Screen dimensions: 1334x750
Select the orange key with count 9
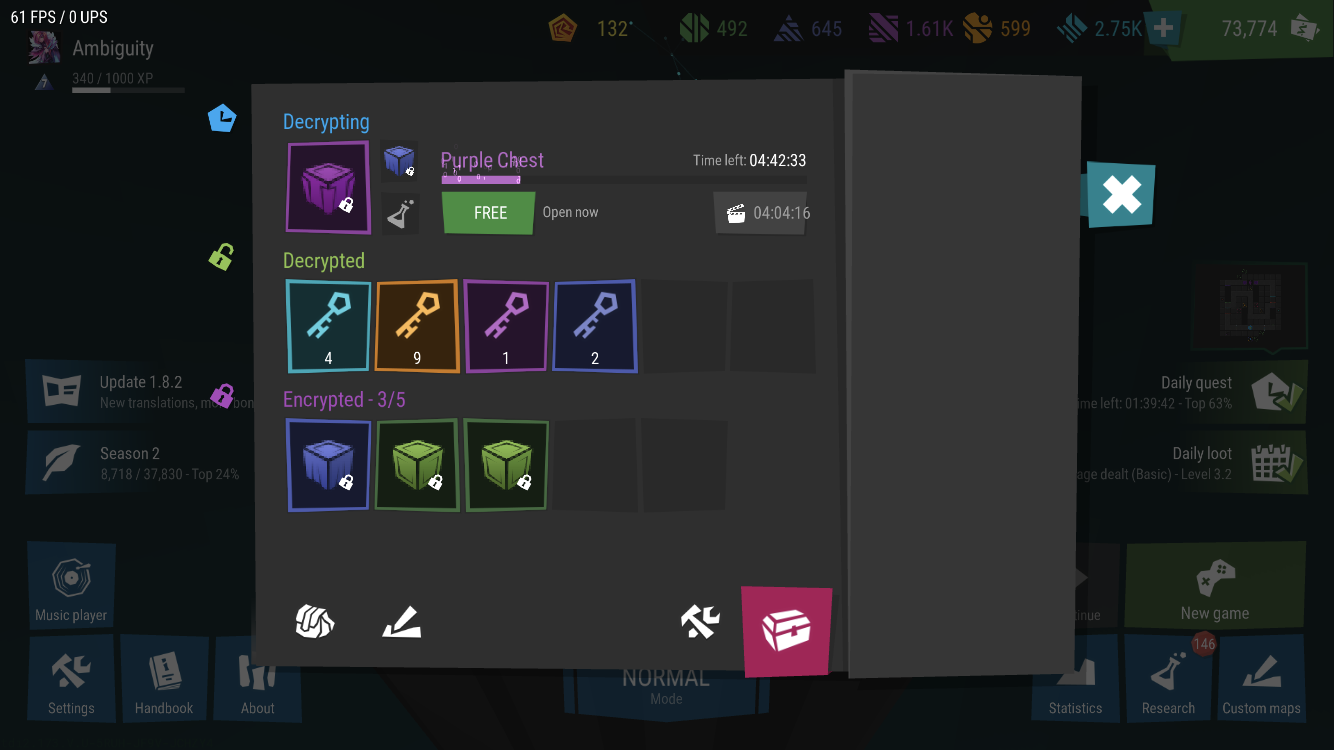(417, 326)
